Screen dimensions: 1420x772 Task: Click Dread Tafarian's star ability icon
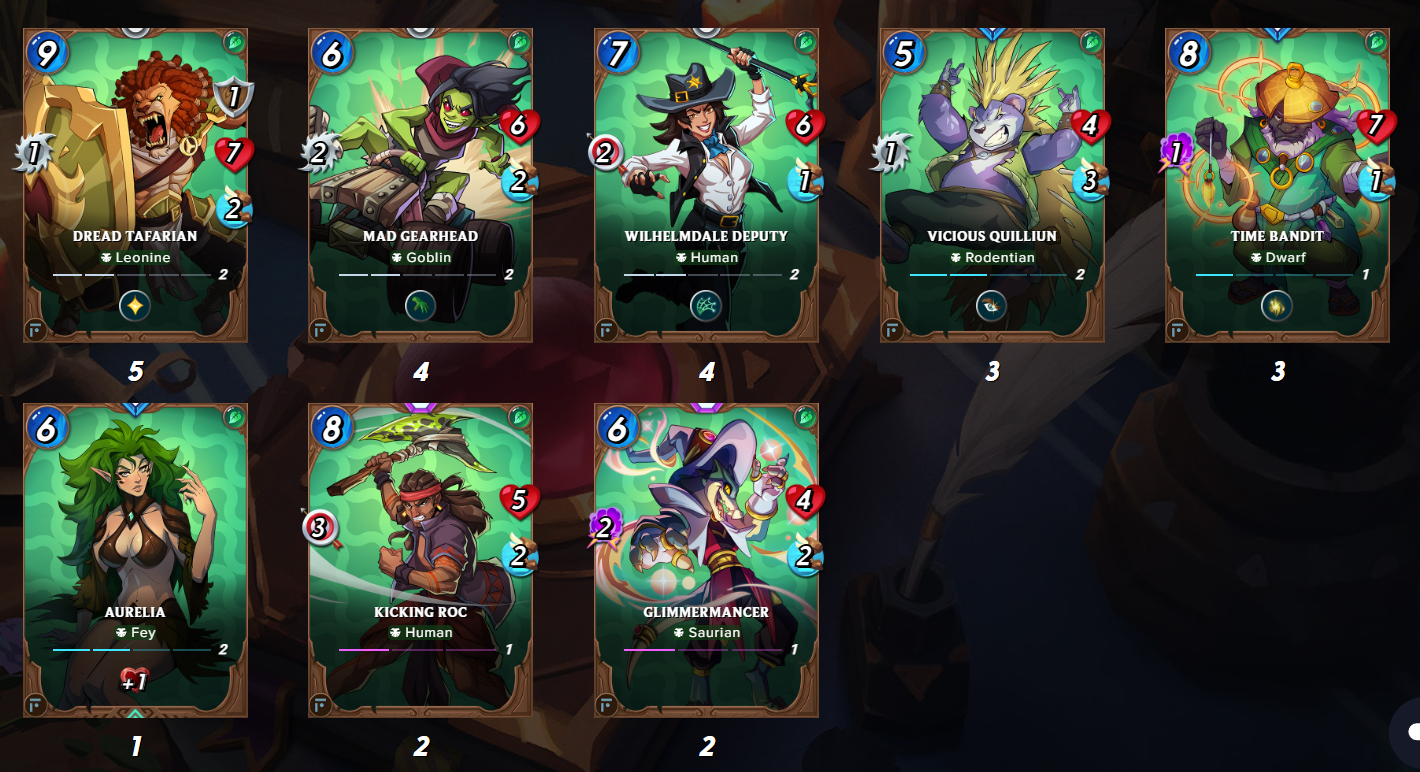click(135, 306)
